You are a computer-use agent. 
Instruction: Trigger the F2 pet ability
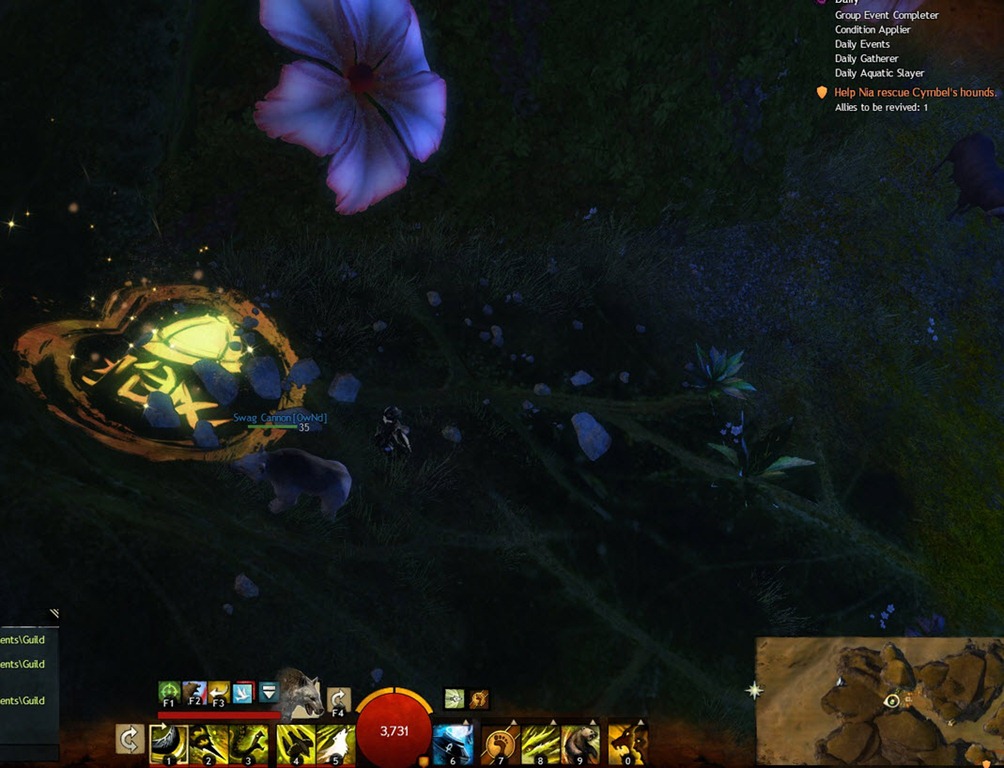[x=194, y=692]
